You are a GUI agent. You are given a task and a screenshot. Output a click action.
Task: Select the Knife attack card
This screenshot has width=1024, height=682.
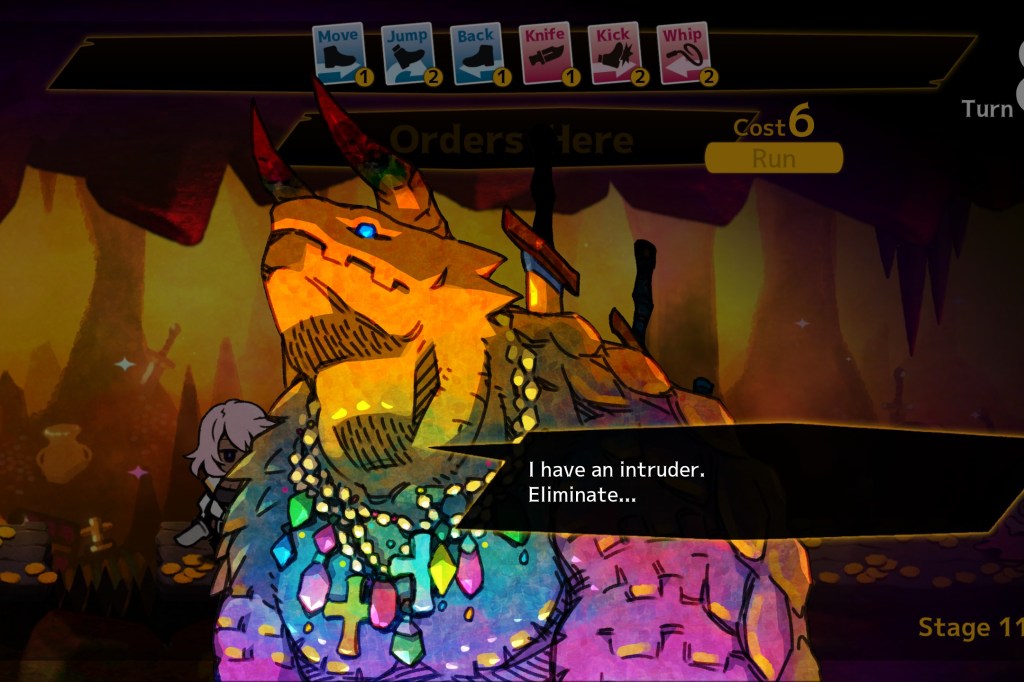click(x=545, y=53)
